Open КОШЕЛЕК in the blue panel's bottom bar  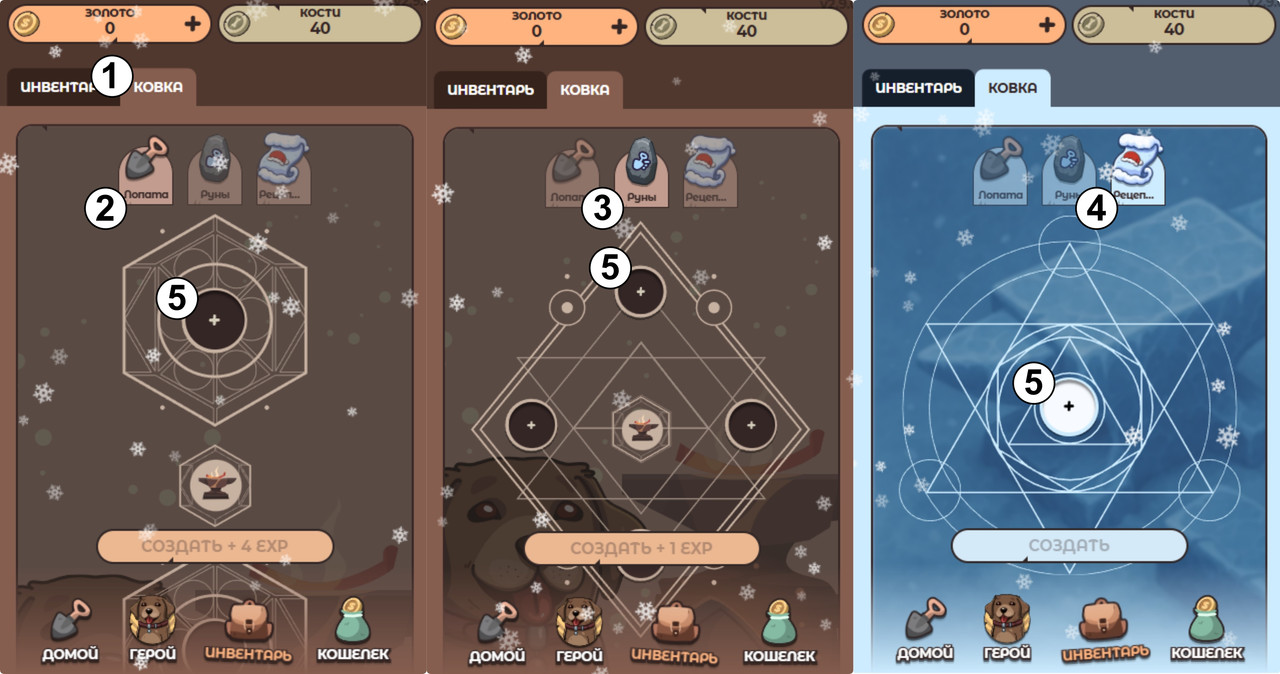[1207, 630]
